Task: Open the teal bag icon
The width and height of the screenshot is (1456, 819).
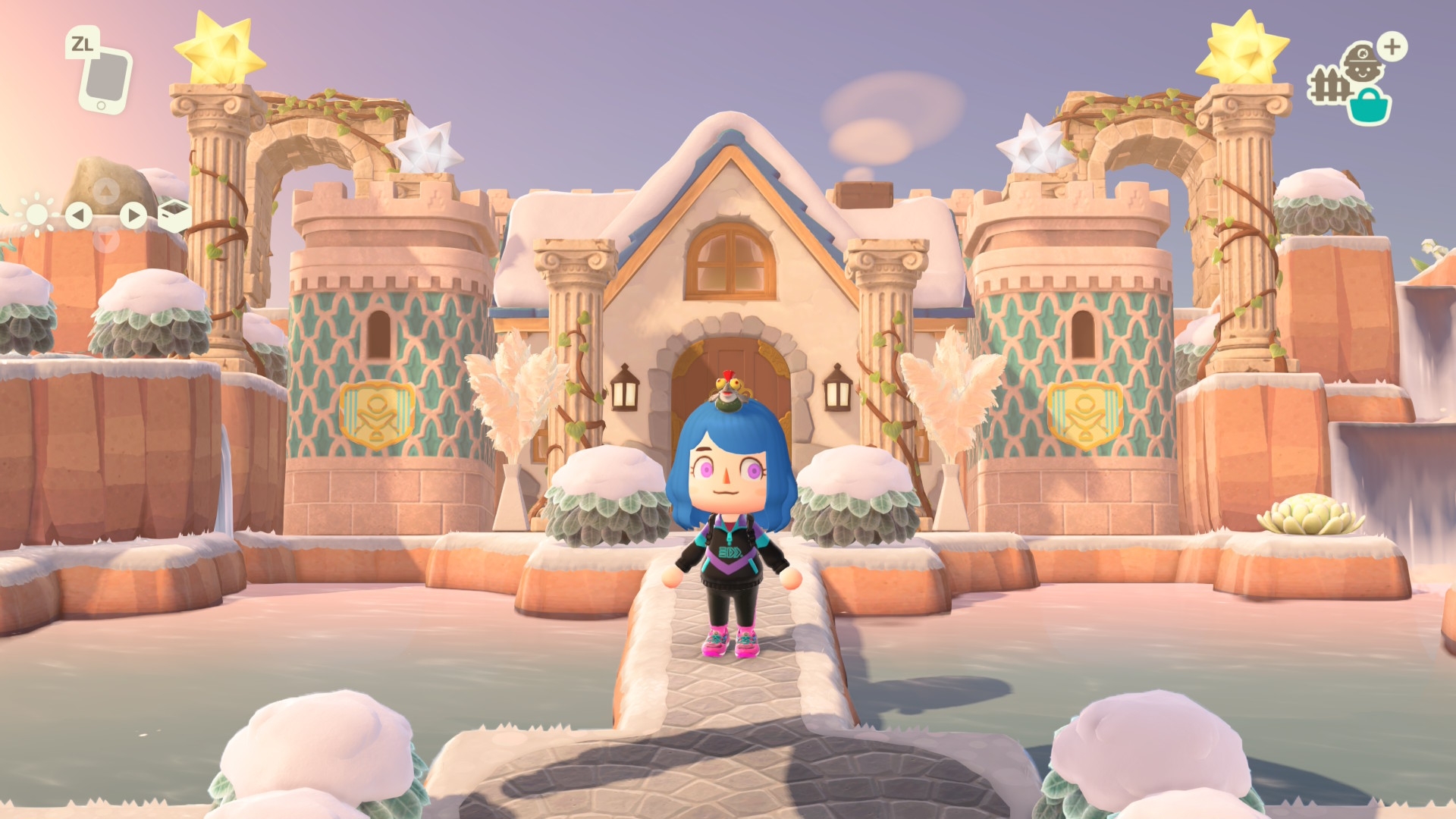Action: pos(1370,105)
